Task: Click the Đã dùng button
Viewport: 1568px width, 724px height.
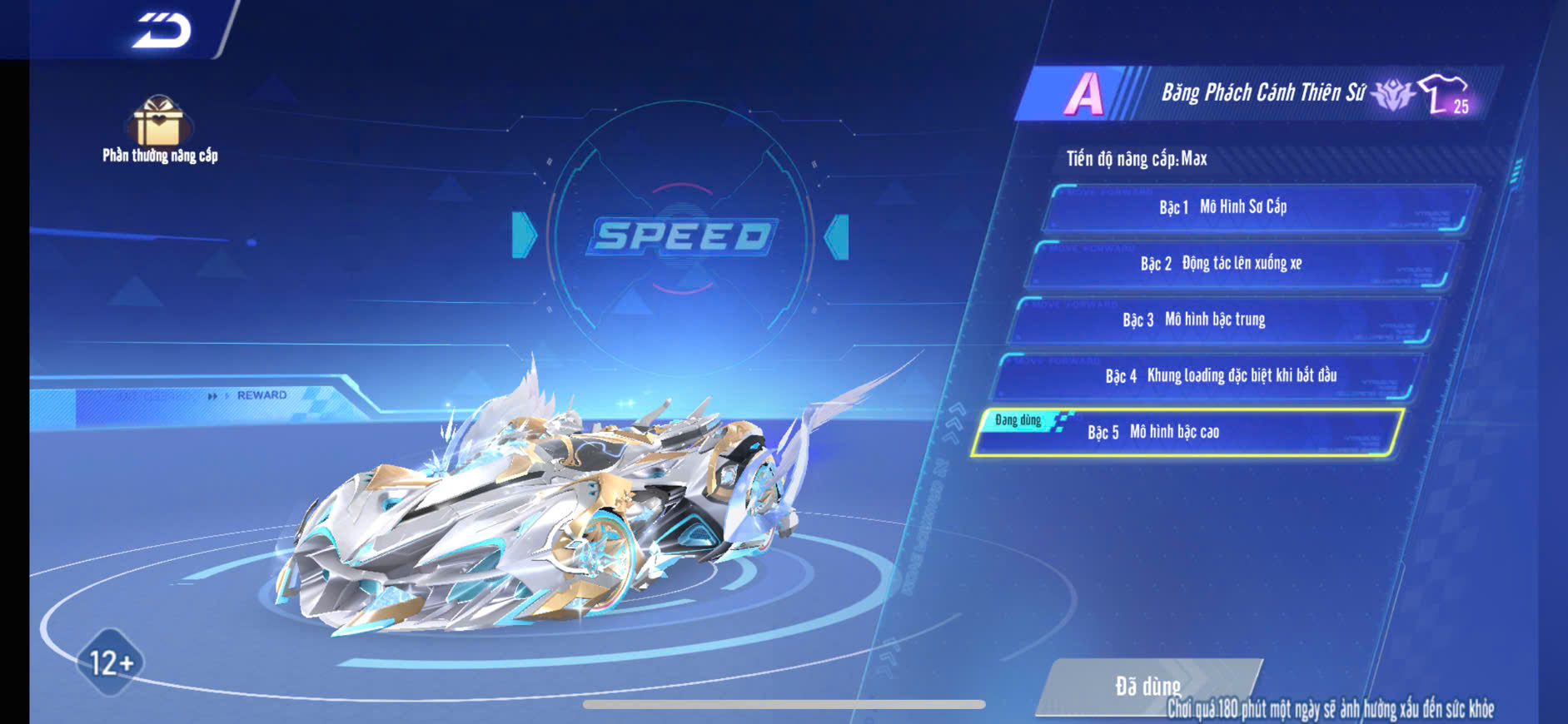Action: click(x=1147, y=686)
